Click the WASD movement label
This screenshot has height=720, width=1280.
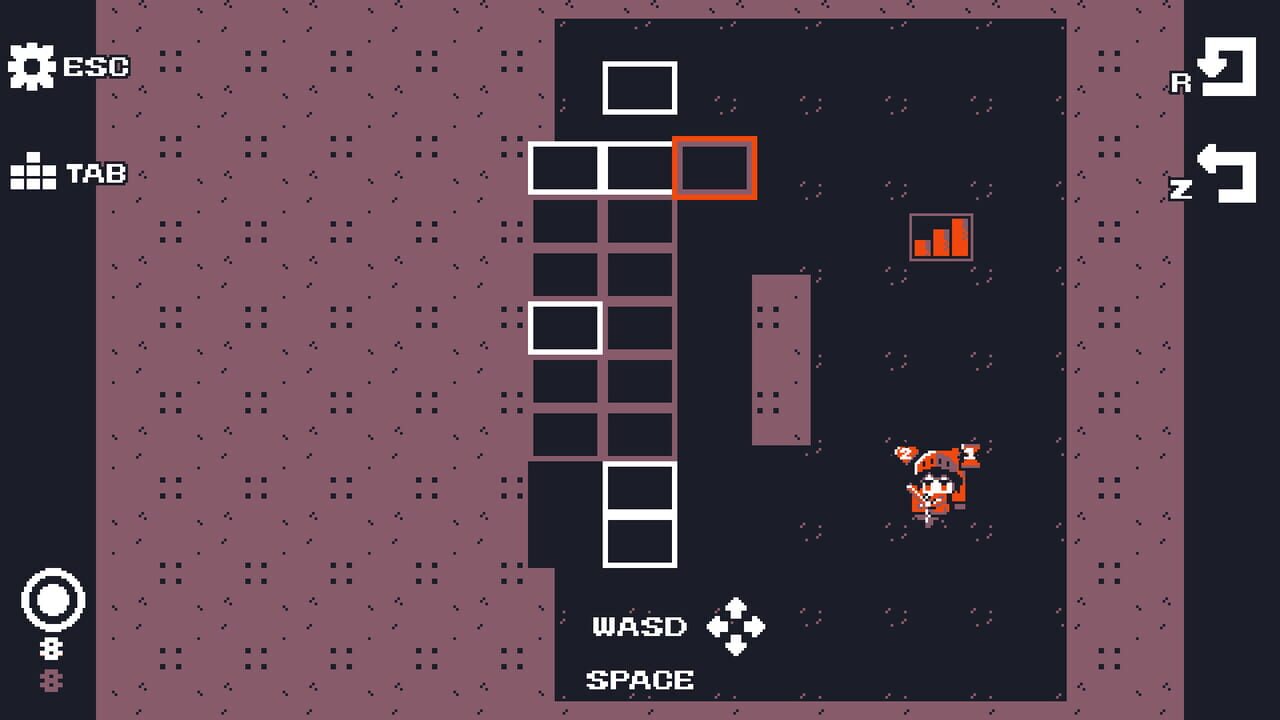pyautogui.click(x=638, y=626)
